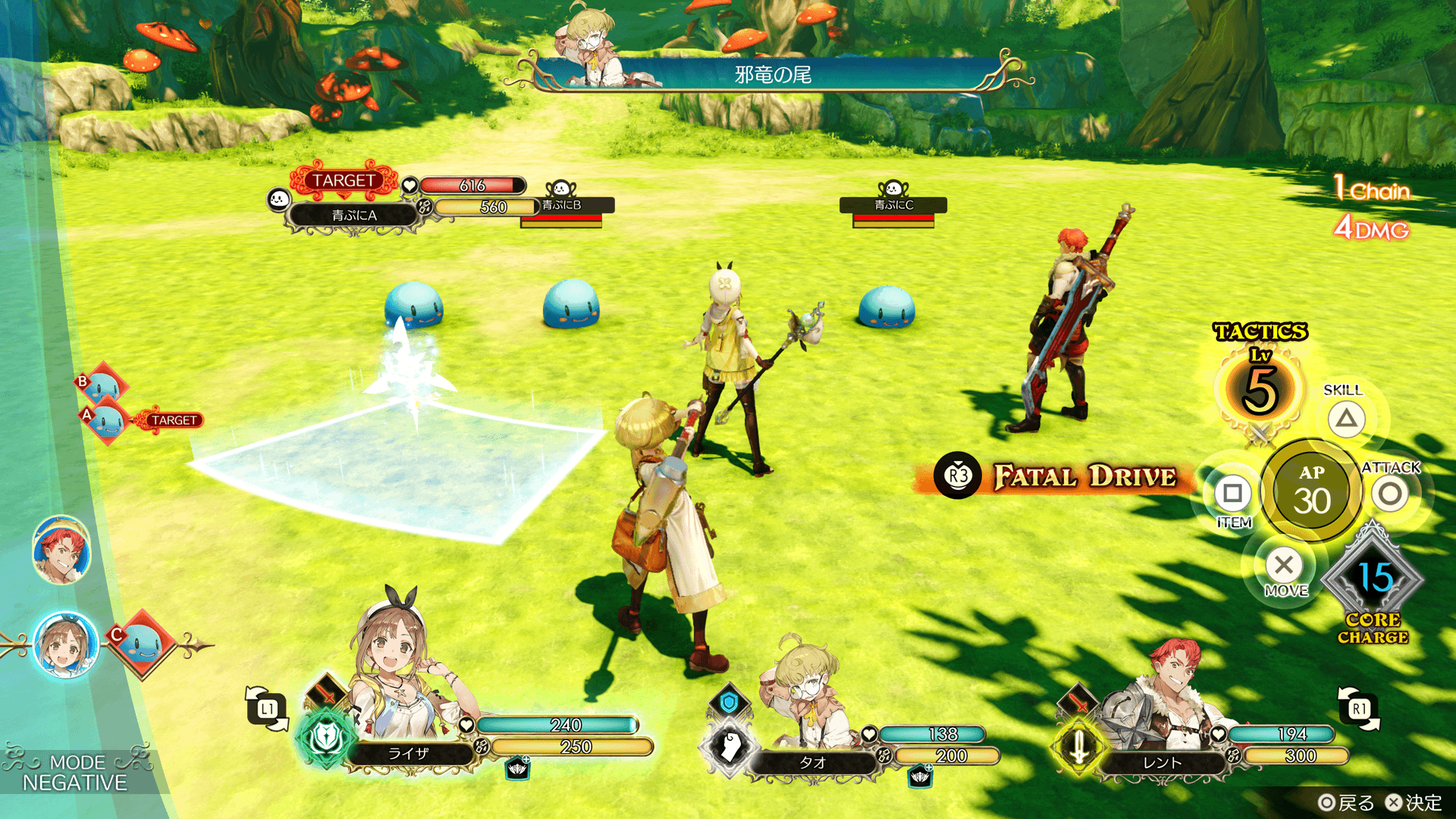Select the ATTACK command
The width and height of the screenshot is (1456, 819).
click(x=1389, y=494)
